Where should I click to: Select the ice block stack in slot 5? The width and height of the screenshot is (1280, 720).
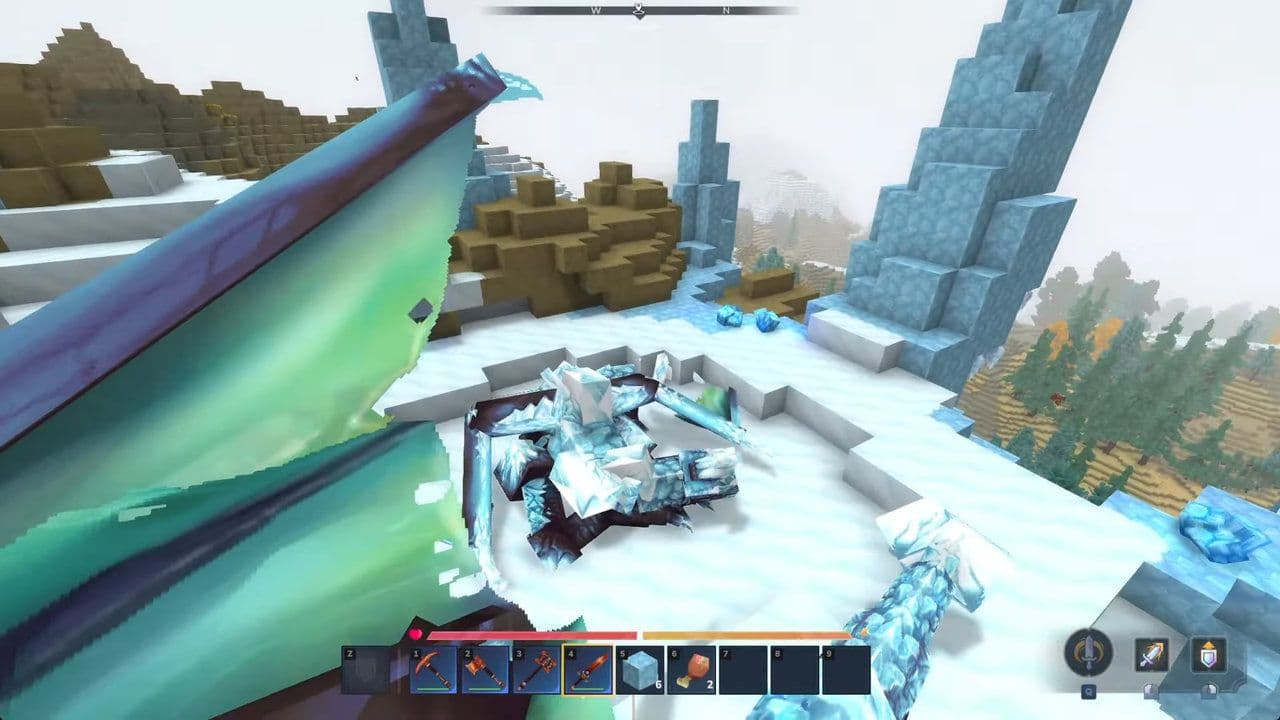tap(638, 670)
